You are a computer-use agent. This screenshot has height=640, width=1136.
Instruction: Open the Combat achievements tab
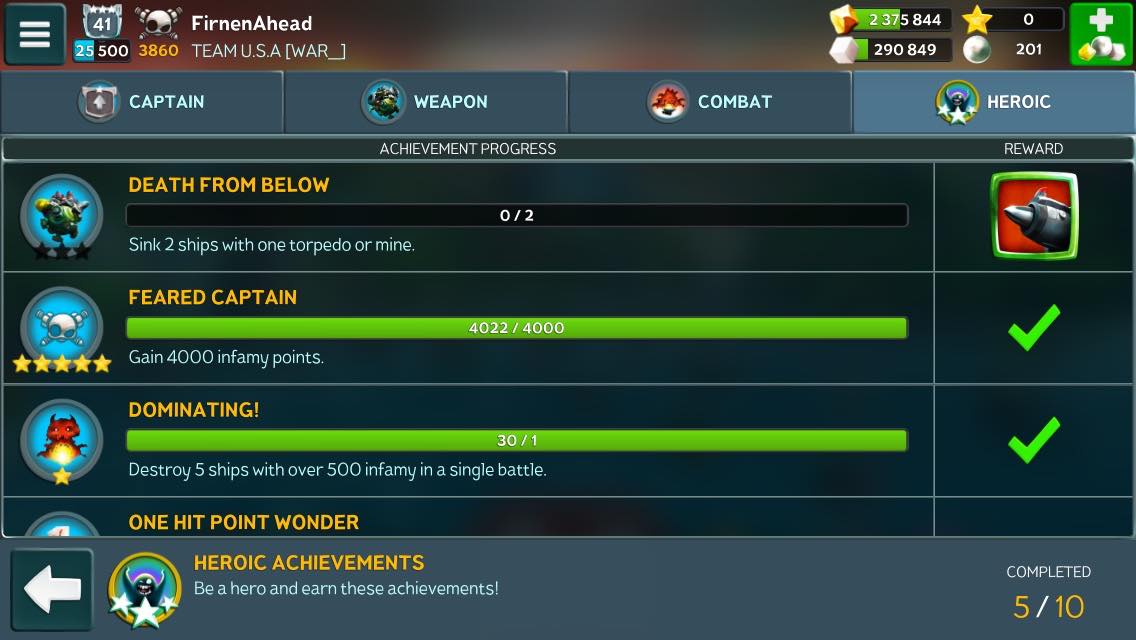pos(710,102)
